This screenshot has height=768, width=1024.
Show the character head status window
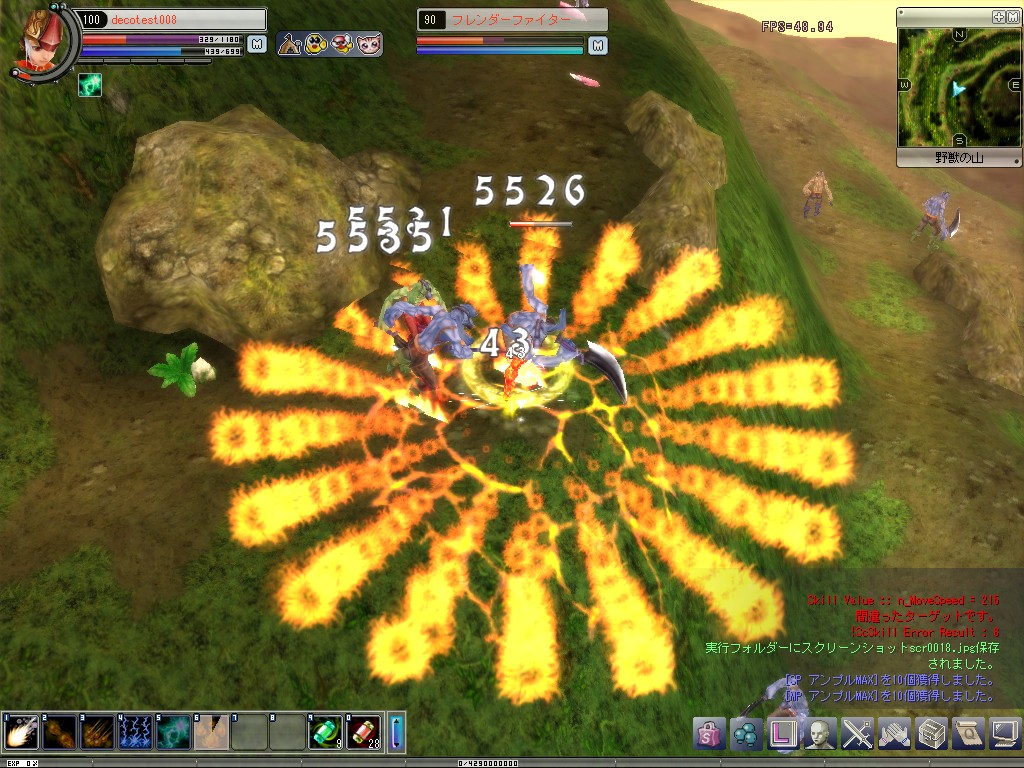pos(821,733)
